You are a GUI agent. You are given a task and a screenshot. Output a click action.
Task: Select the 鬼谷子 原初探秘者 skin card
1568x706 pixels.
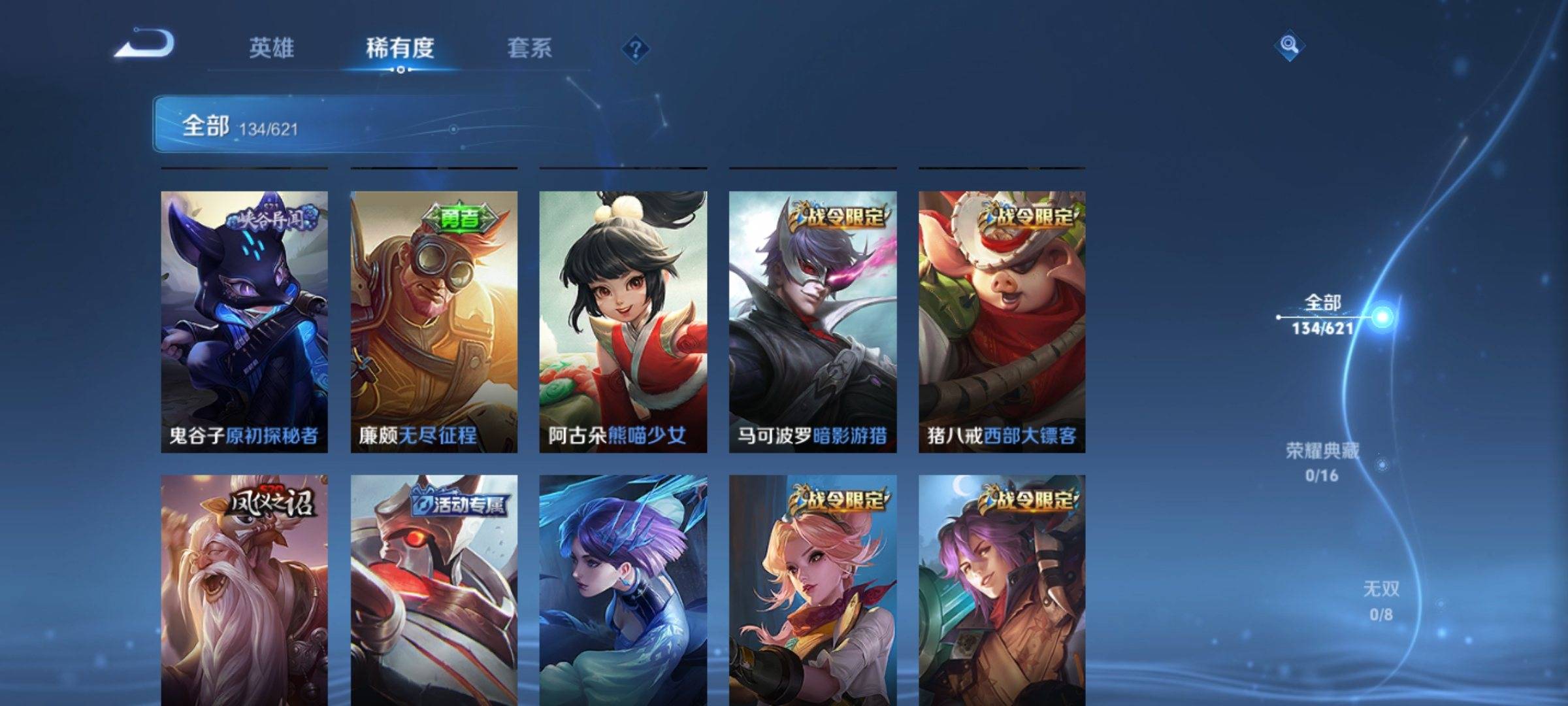tap(244, 322)
